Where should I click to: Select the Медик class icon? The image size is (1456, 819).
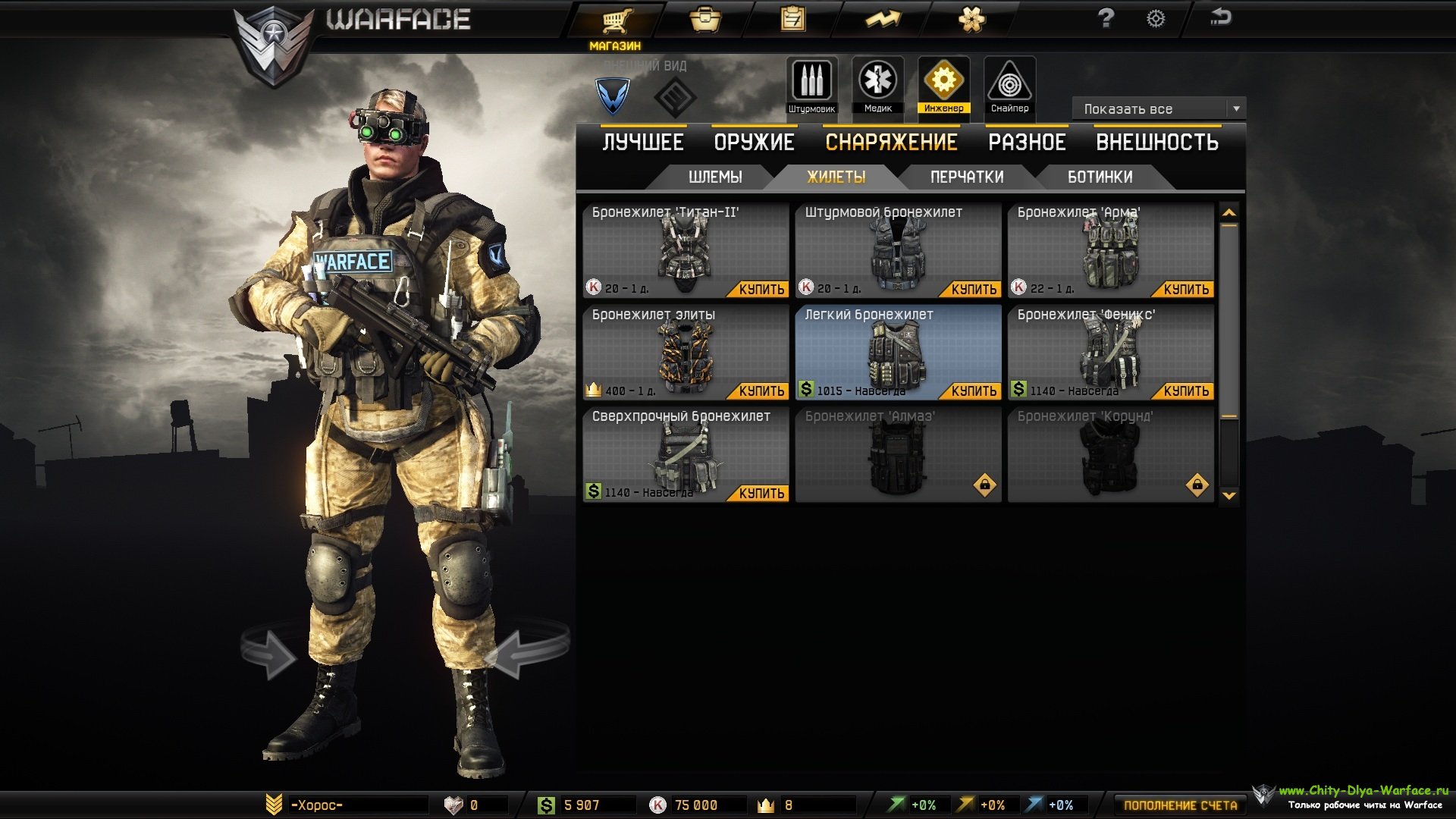tap(877, 83)
